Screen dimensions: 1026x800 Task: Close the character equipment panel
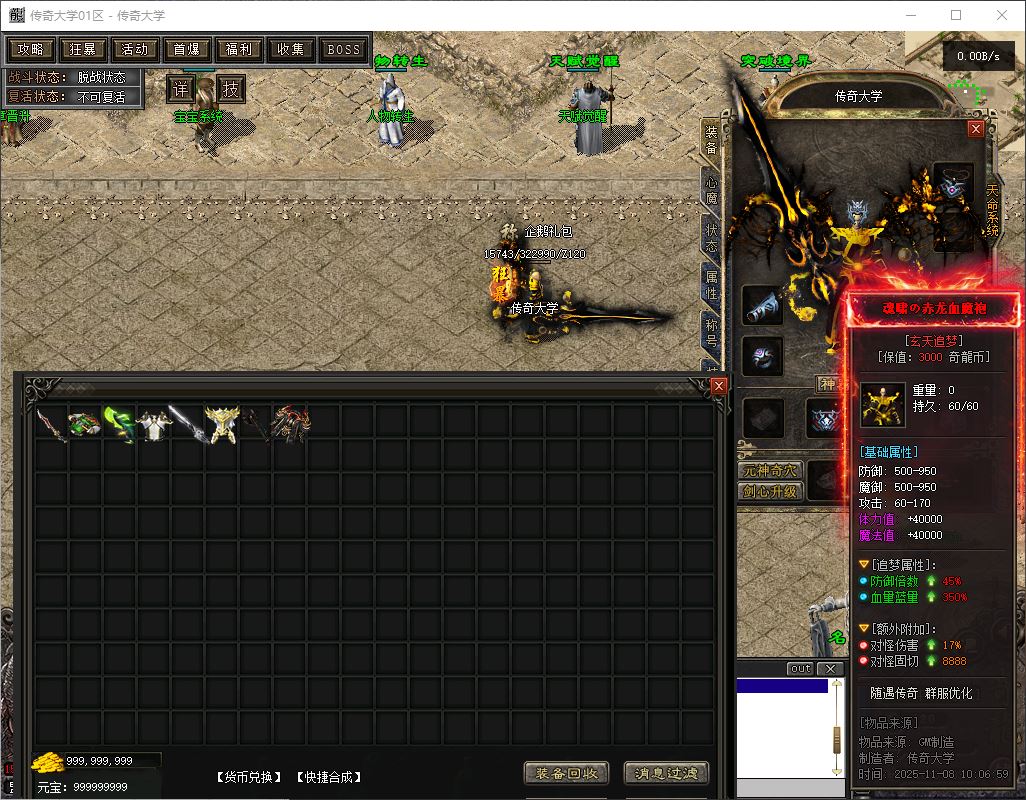click(x=976, y=129)
